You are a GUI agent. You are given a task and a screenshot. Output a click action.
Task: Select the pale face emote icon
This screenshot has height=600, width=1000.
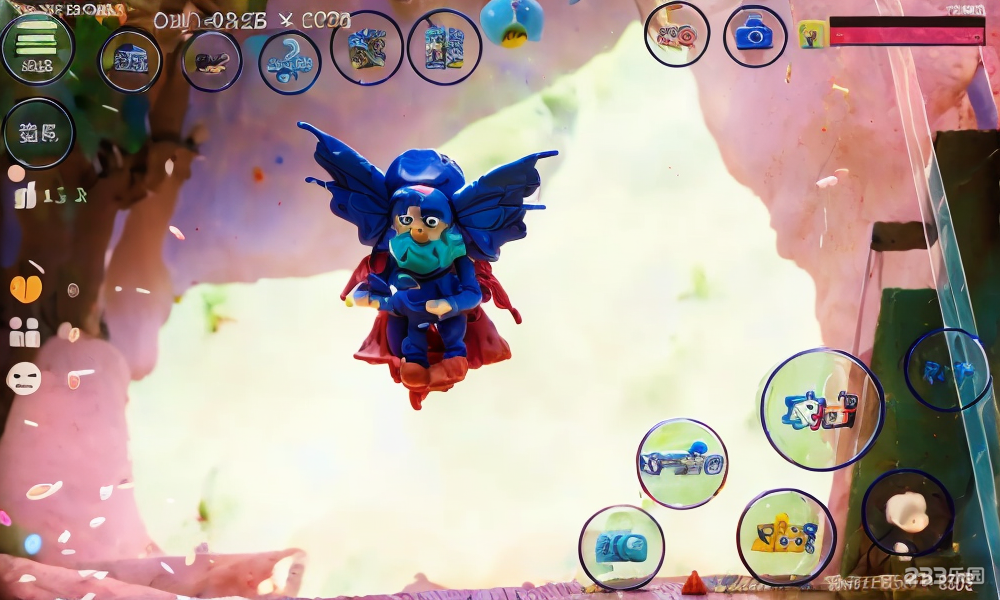coord(24,378)
